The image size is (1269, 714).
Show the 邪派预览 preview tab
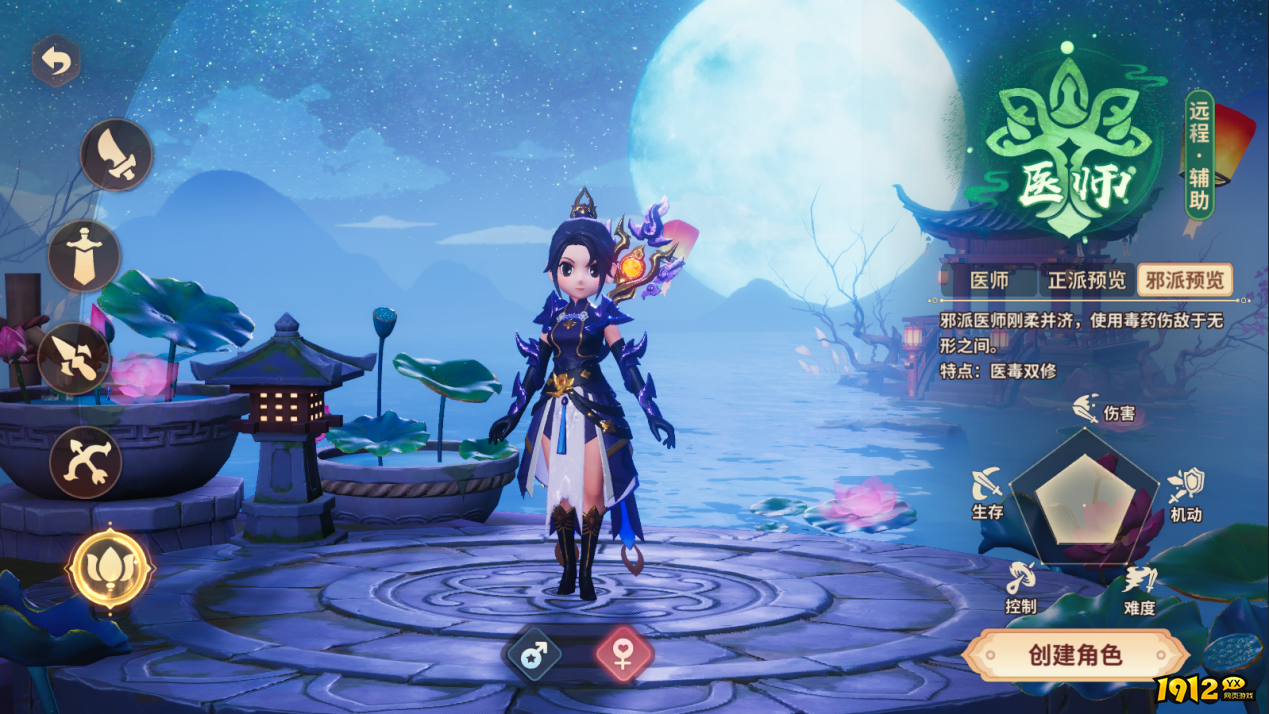click(x=1185, y=281)
